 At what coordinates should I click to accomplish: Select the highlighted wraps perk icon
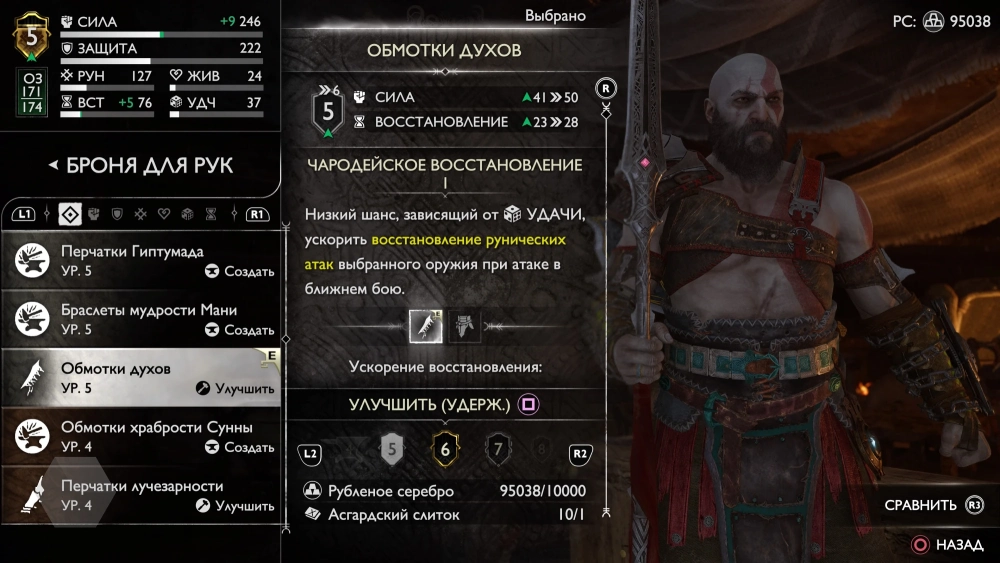(426, 325)
